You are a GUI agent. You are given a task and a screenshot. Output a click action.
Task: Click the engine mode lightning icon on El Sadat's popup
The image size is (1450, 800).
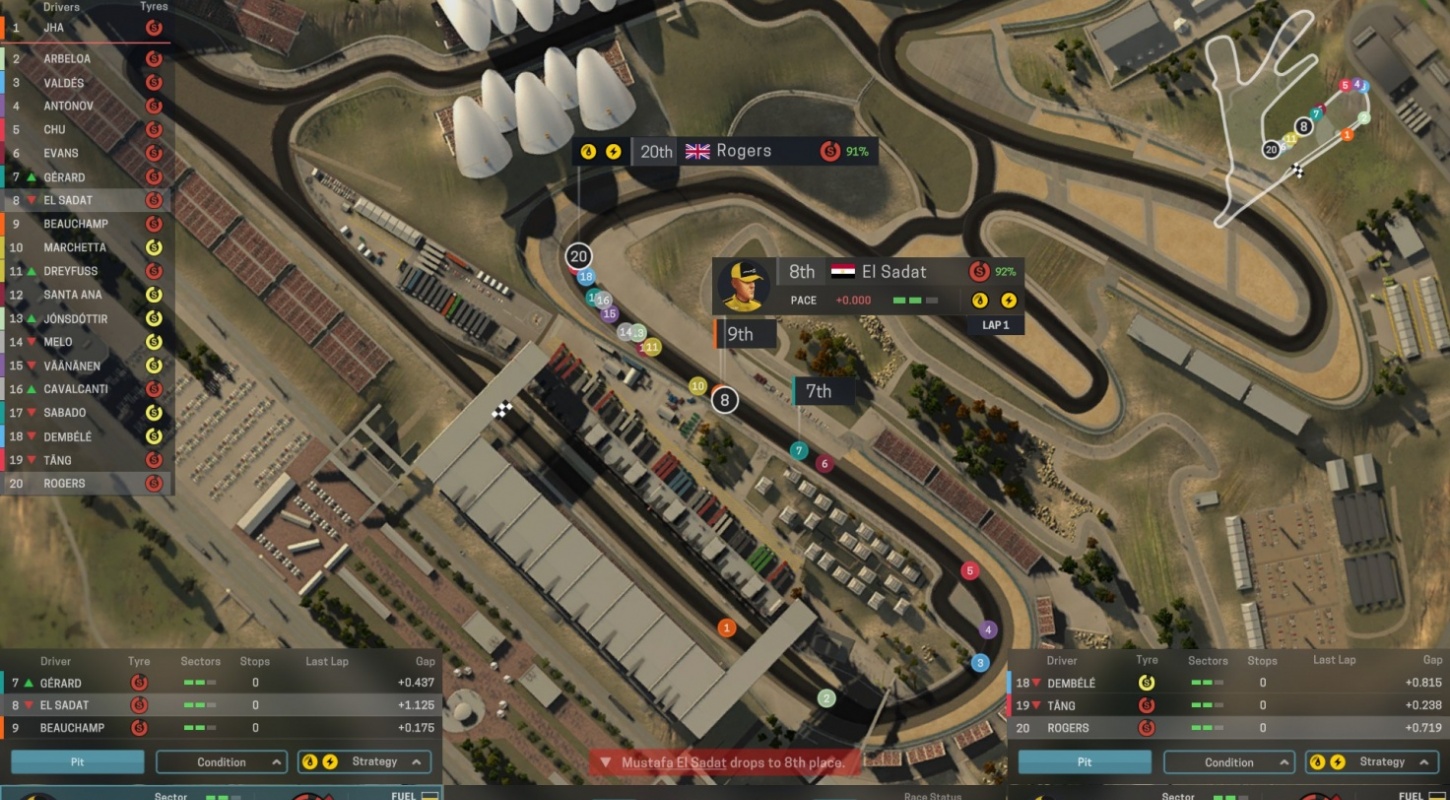click(1011, 300)
